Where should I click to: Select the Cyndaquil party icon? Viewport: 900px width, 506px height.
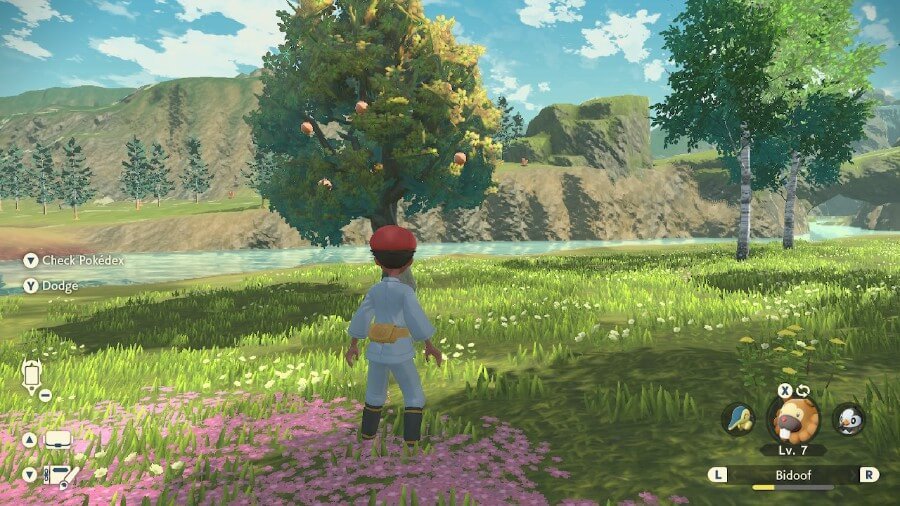pos(738,419)
